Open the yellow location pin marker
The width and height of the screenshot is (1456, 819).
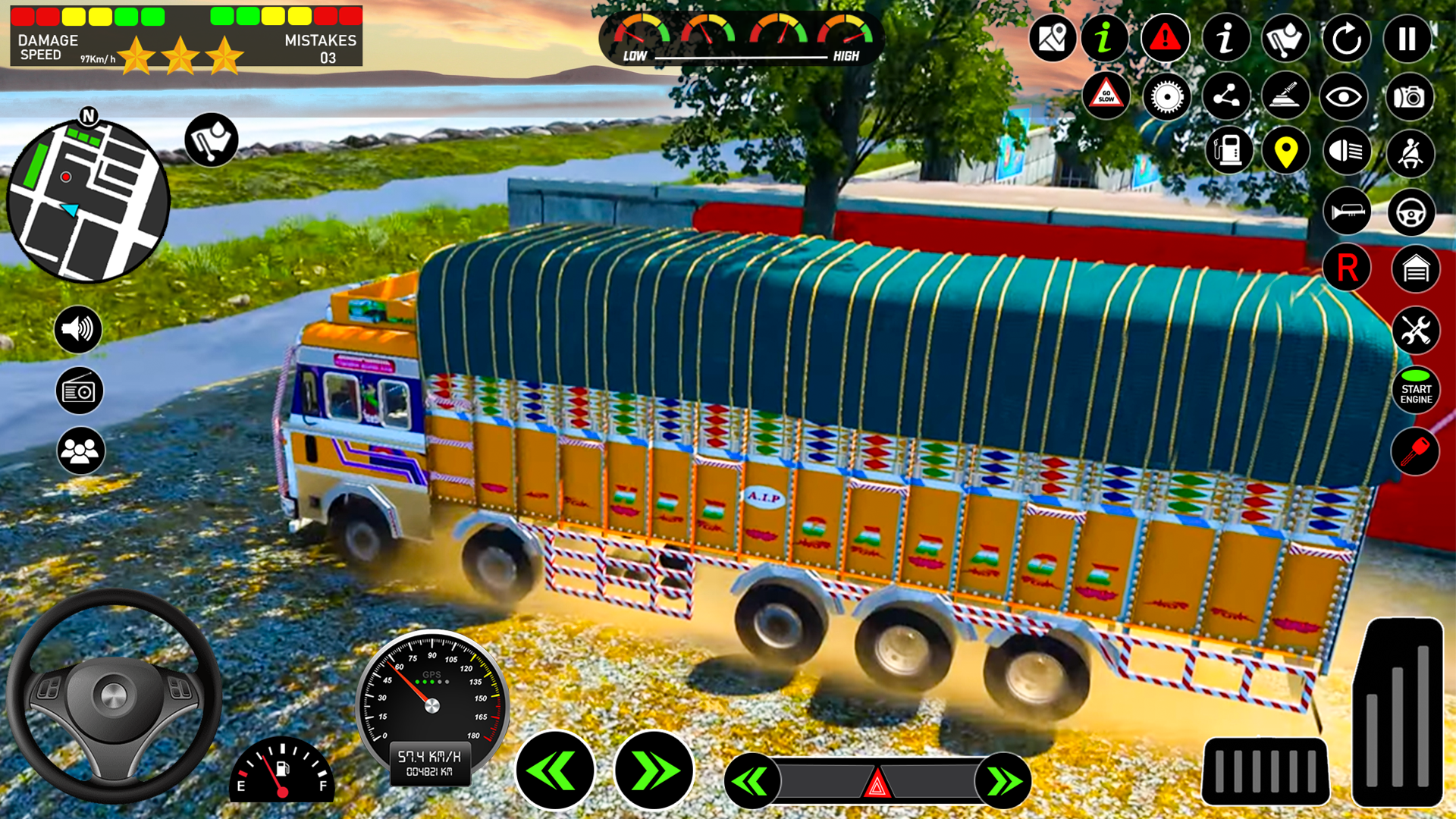coord(1287,152)
